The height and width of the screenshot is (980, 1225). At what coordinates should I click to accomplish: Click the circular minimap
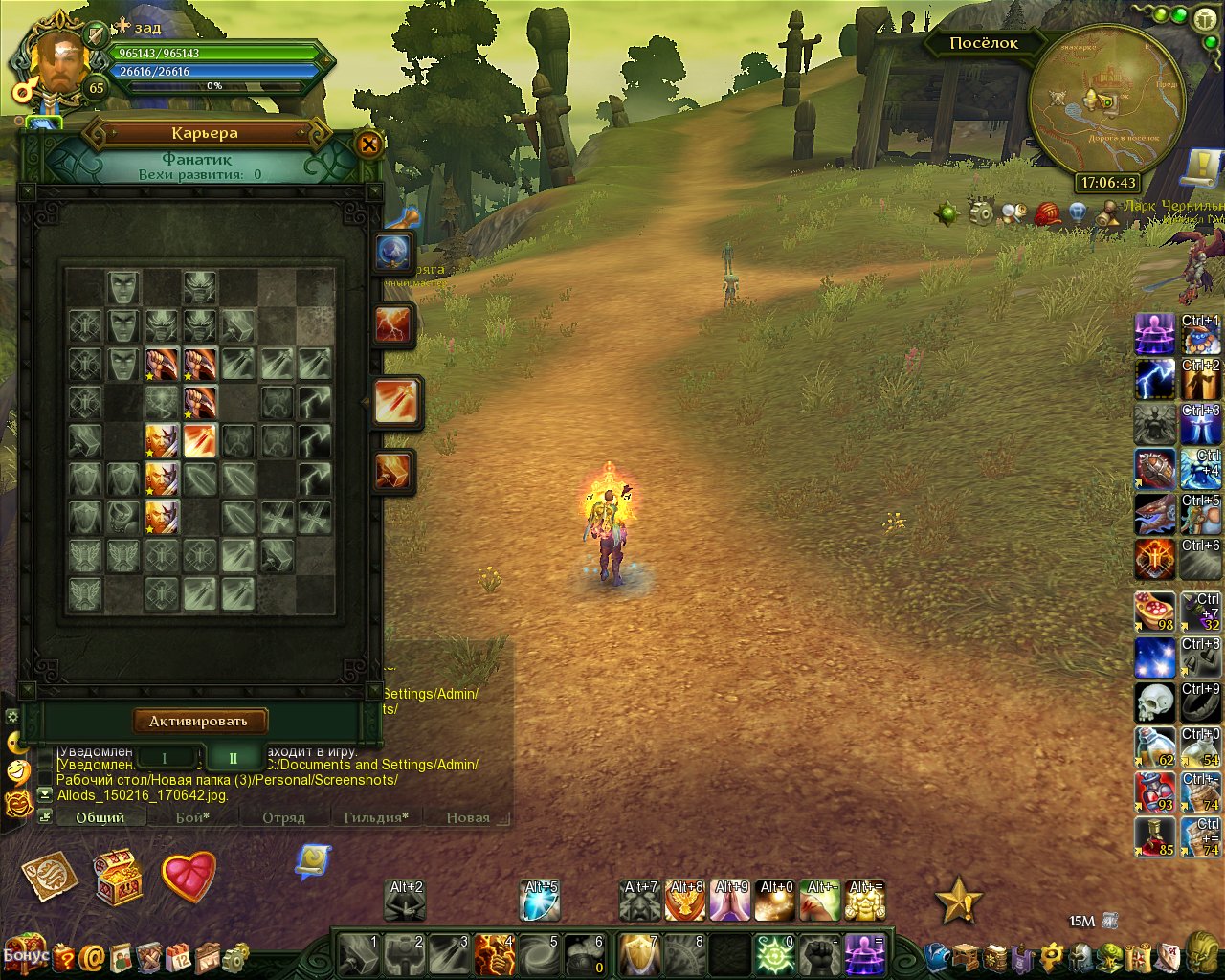pos(1104,100)
